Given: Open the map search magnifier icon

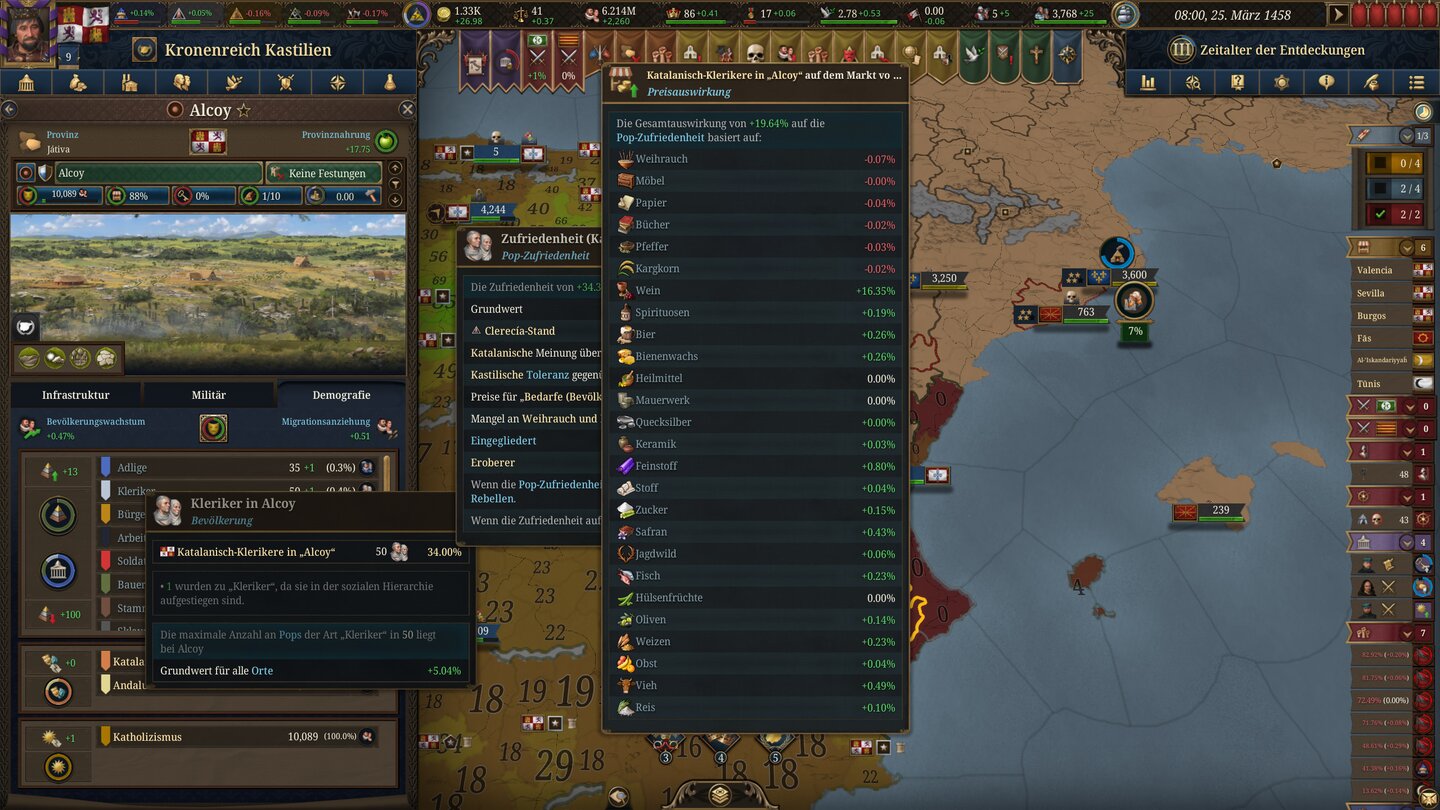Looking at the screenshot, I should [x=1194, y=82].
